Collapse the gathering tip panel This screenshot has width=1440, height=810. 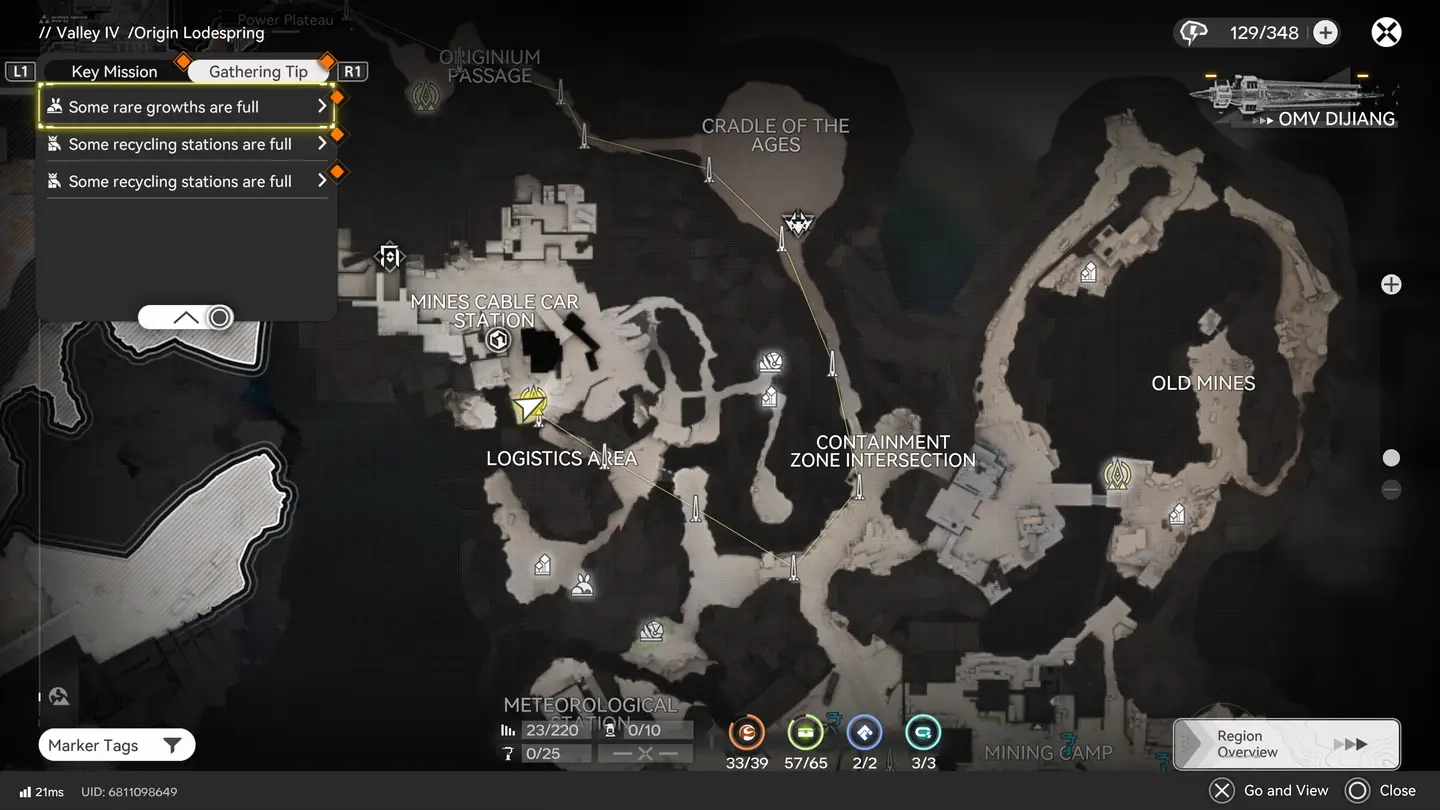click(x=187, y=318)
